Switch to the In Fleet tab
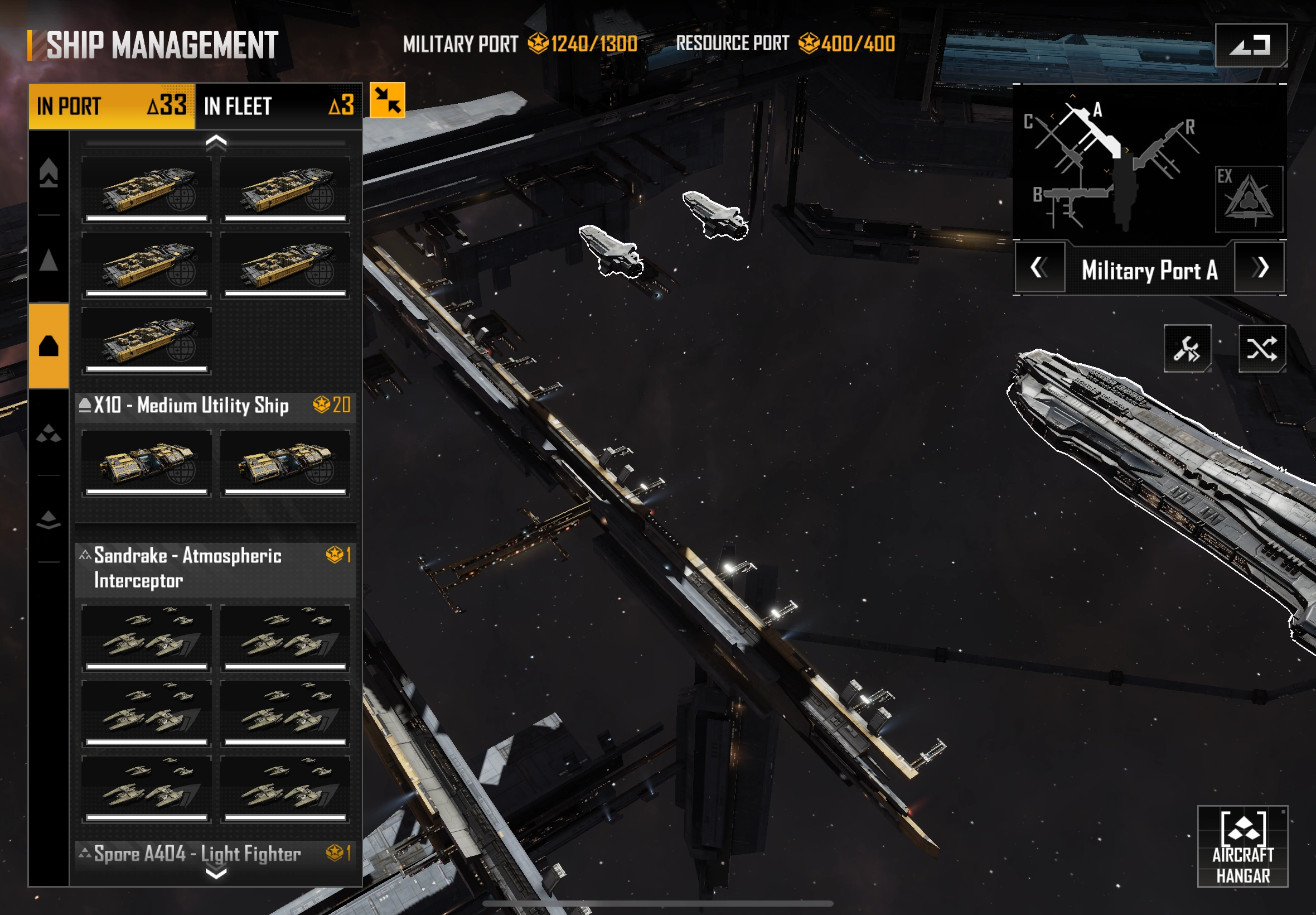The image size is (1316, 915). coord(278,106)
